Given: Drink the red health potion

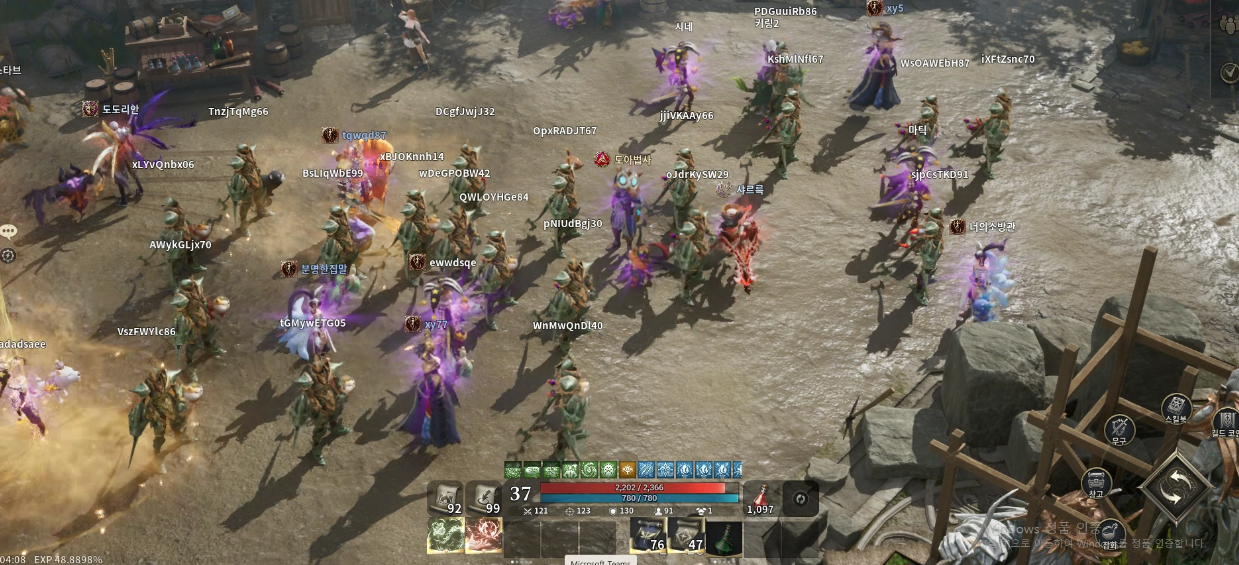Looking at the screenshot, I should [761, 497].
